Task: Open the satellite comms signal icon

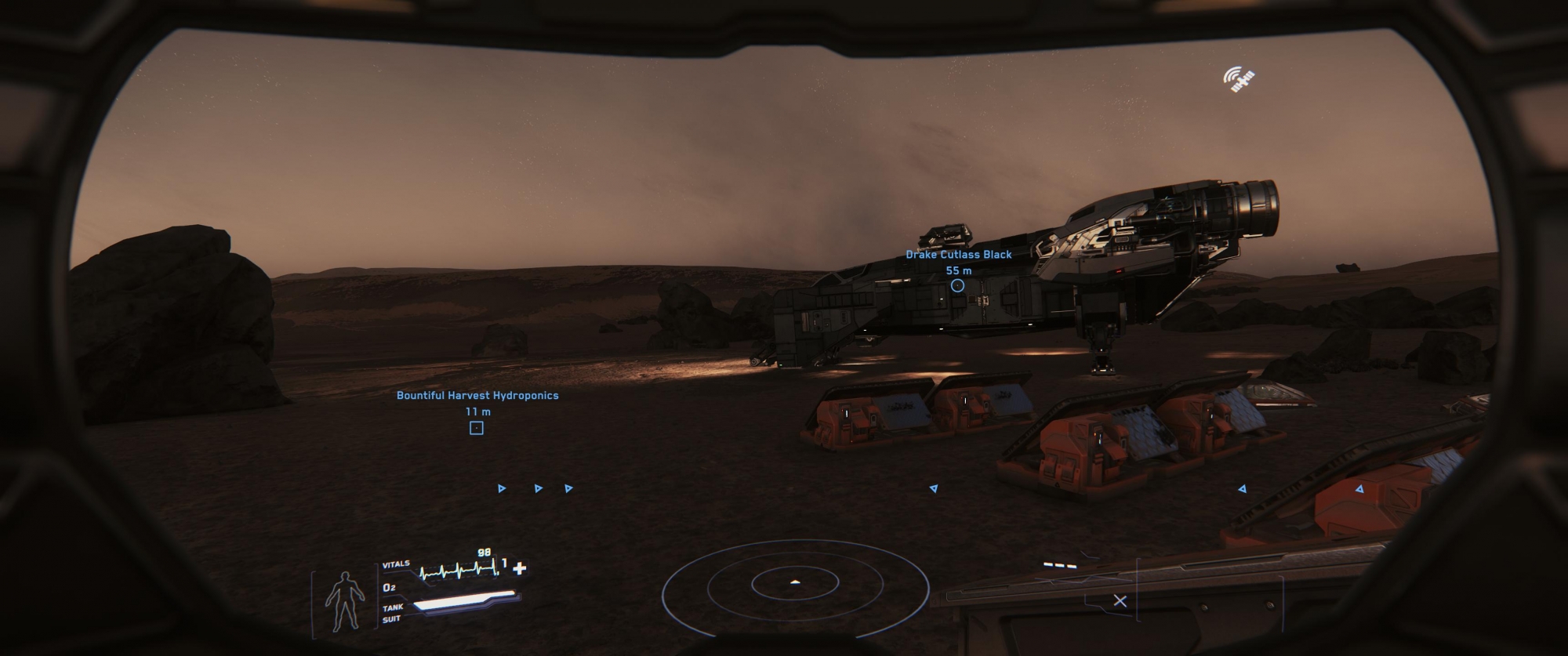Action: coord(1239,78)
